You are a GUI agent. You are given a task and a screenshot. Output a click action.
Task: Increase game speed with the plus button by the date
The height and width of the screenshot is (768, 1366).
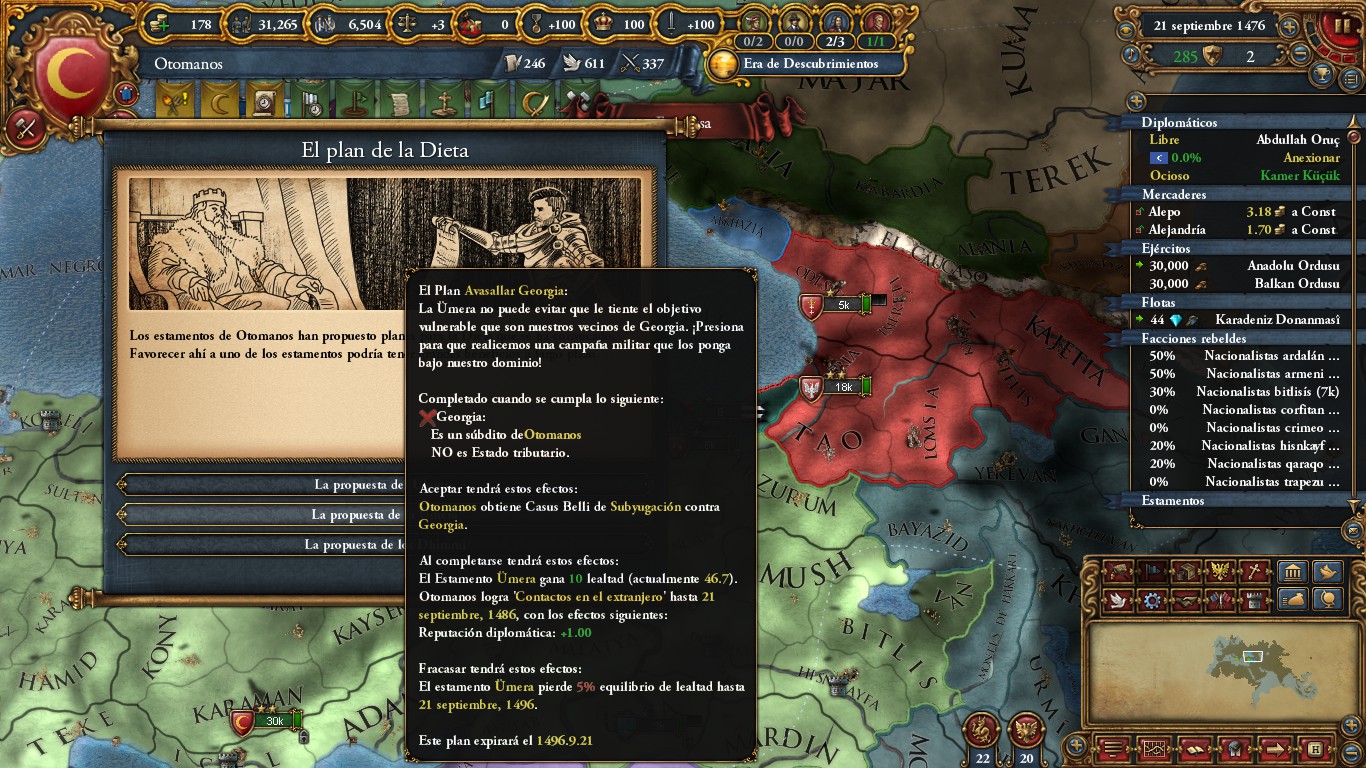pos(1290,27)
